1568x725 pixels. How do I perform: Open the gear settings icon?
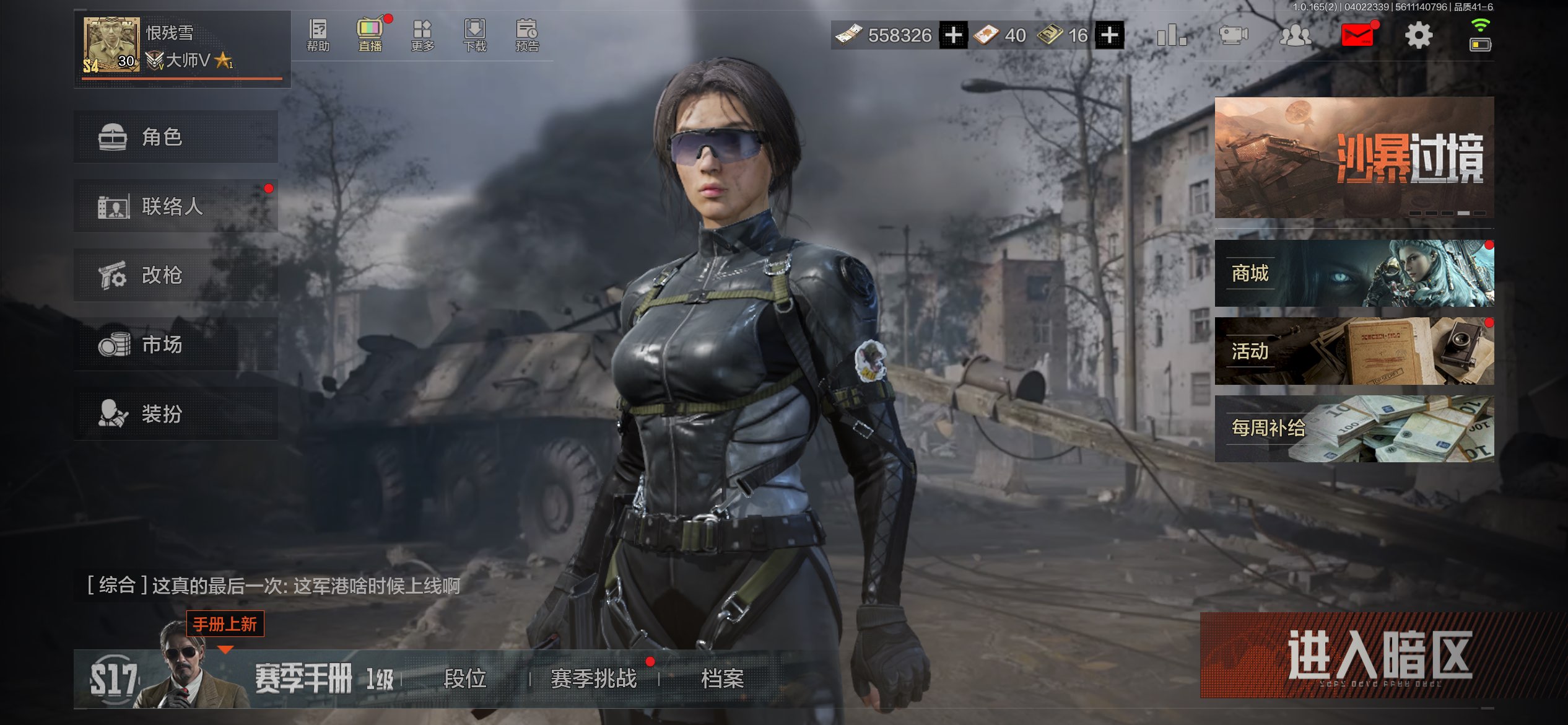click(1418, 35)
